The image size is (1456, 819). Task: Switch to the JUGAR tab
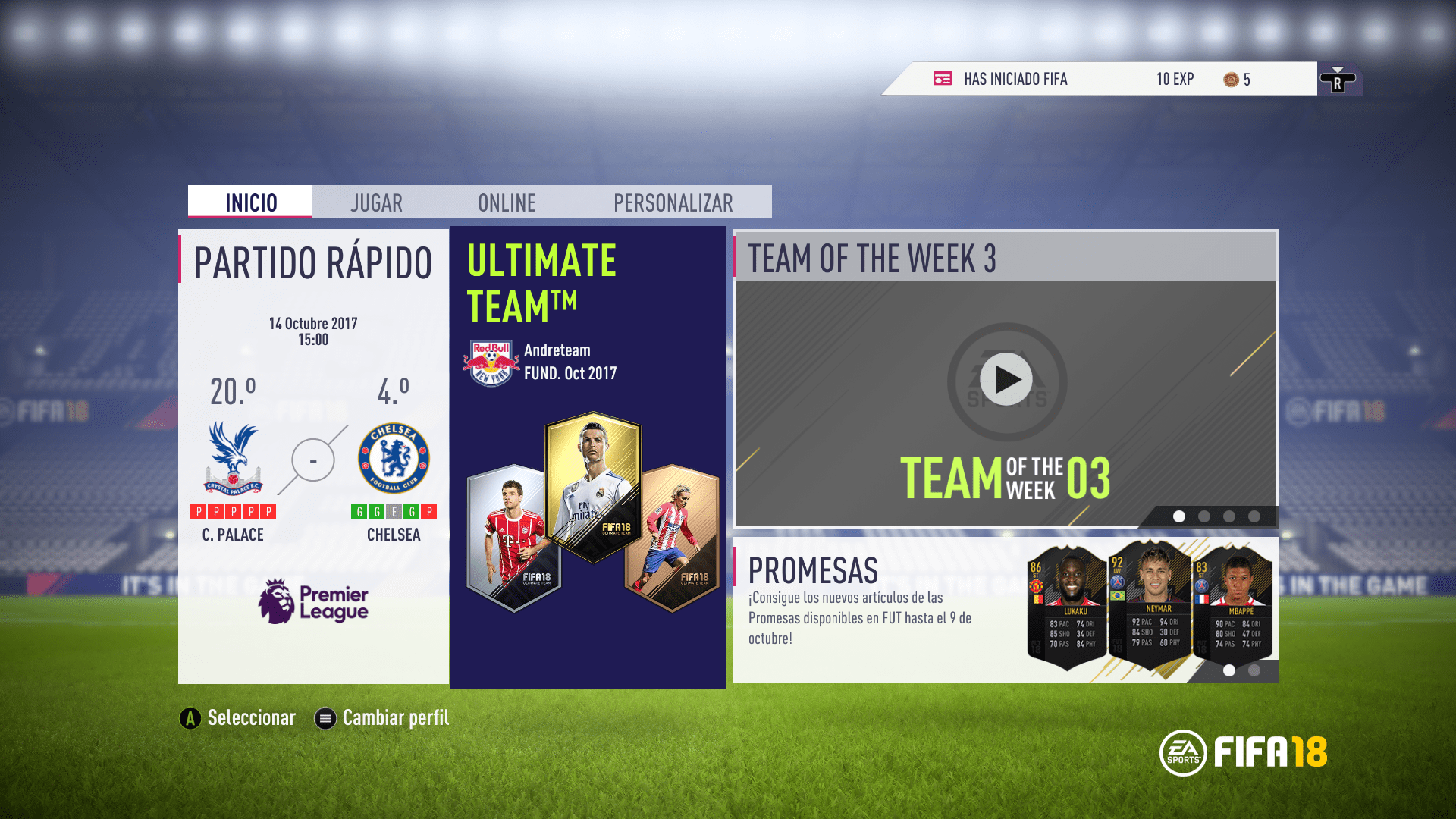coord(375,202)
